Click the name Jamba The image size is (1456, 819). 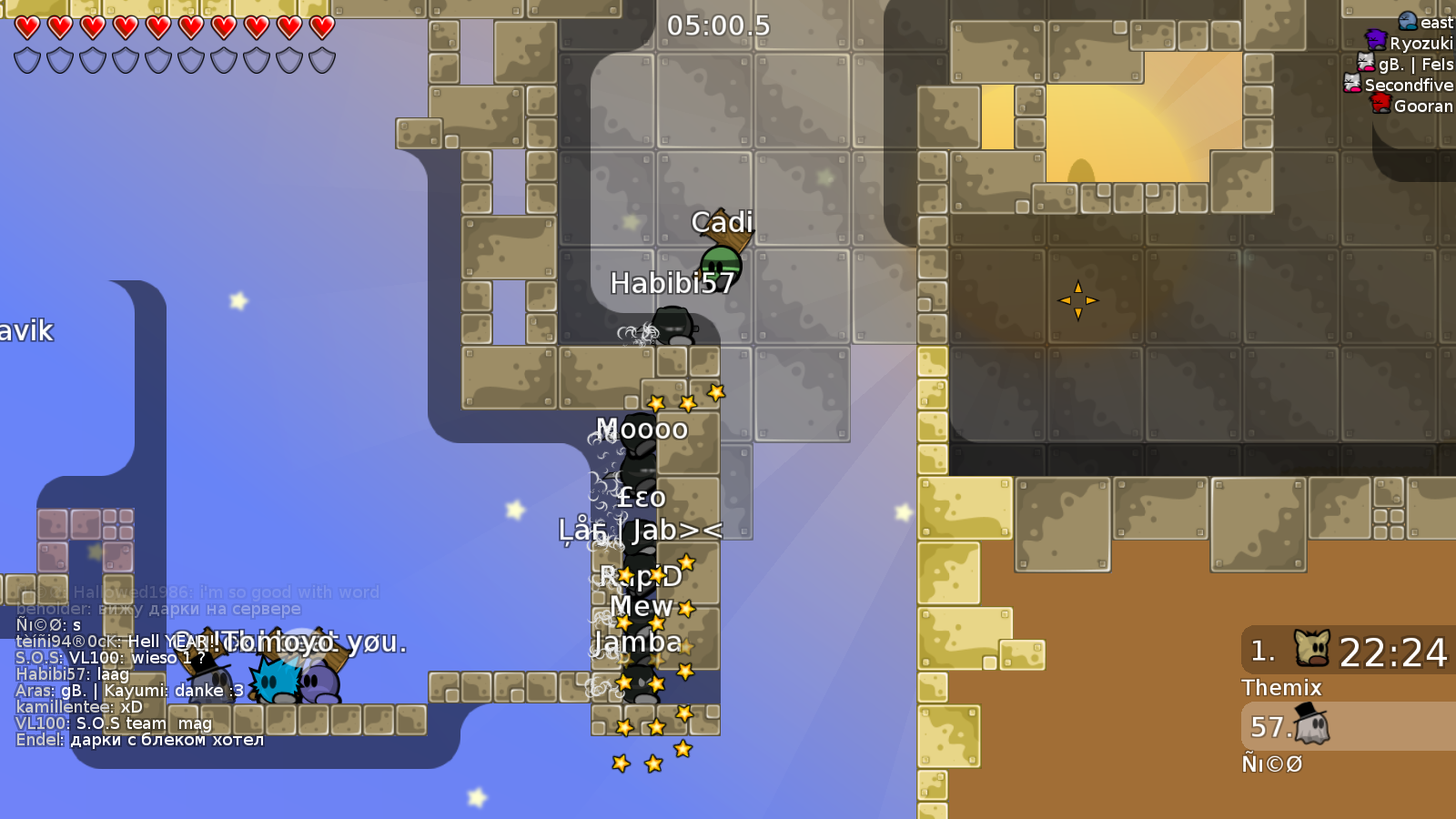coord(638,642)
